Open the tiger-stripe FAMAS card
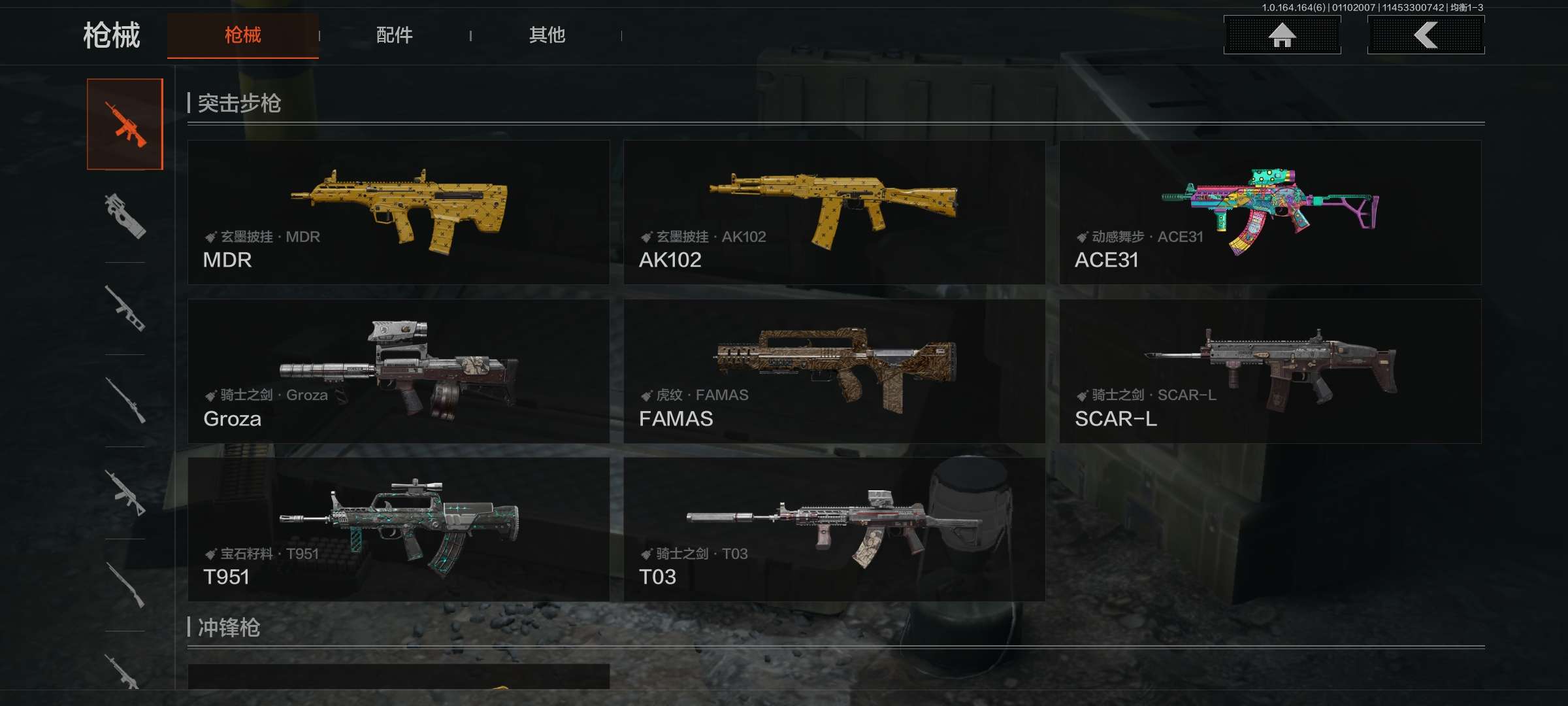This screenshot has width=1568, height=706. point(834,371)
